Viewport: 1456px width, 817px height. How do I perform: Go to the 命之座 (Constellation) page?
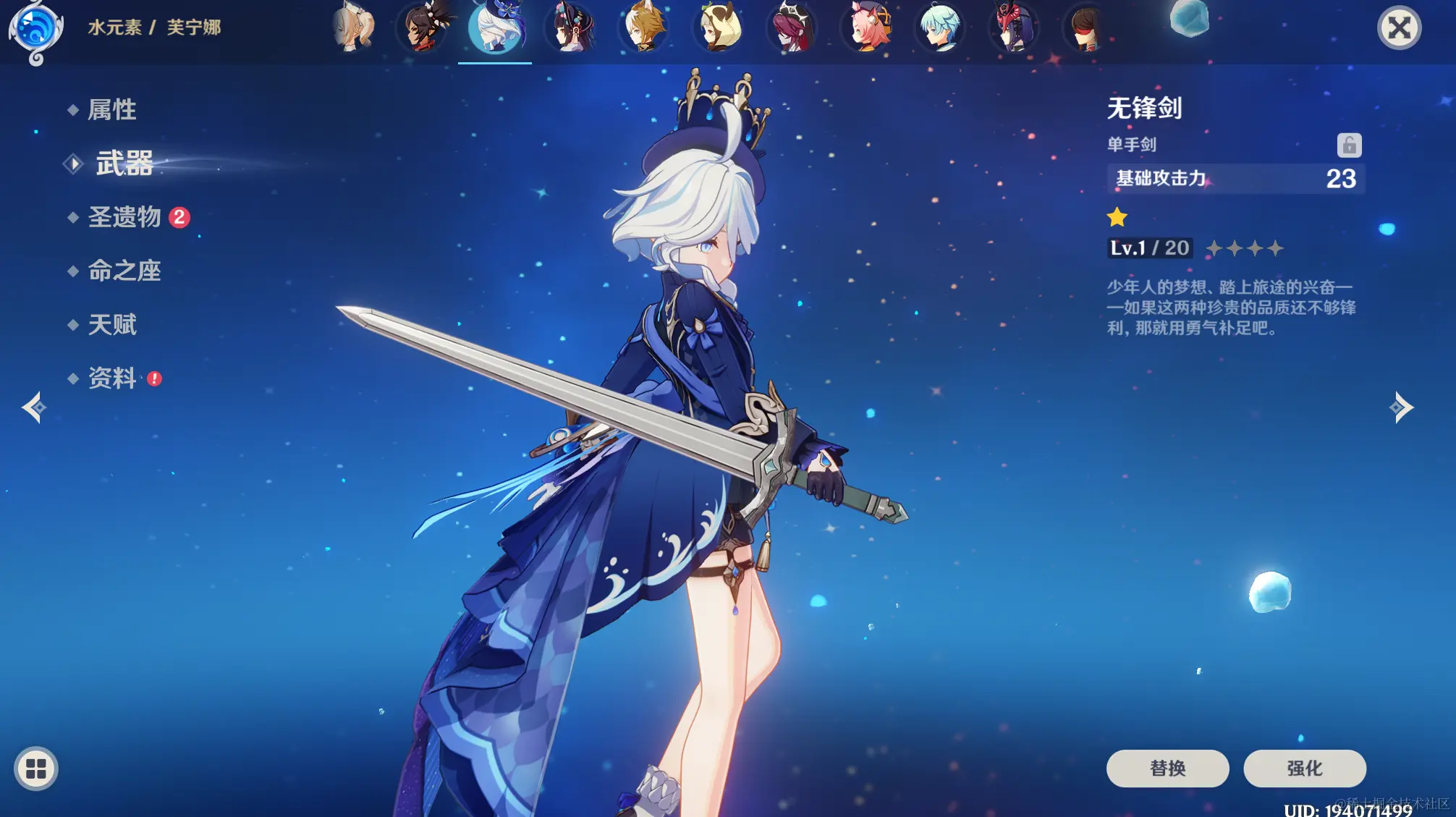[124, 271]
